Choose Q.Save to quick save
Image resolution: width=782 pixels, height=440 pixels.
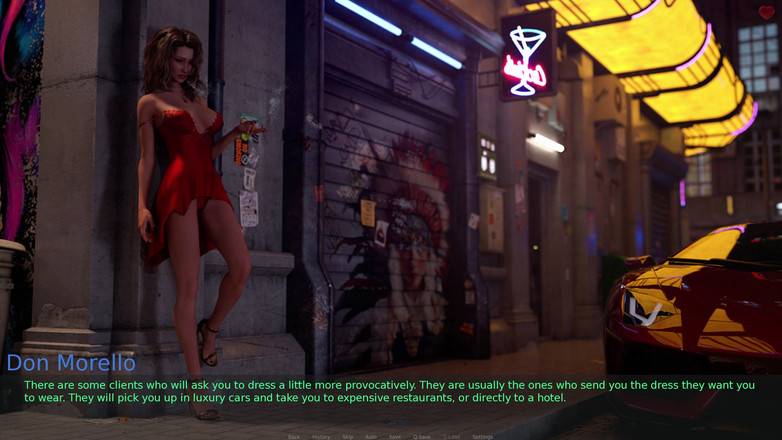coord(422,437)
